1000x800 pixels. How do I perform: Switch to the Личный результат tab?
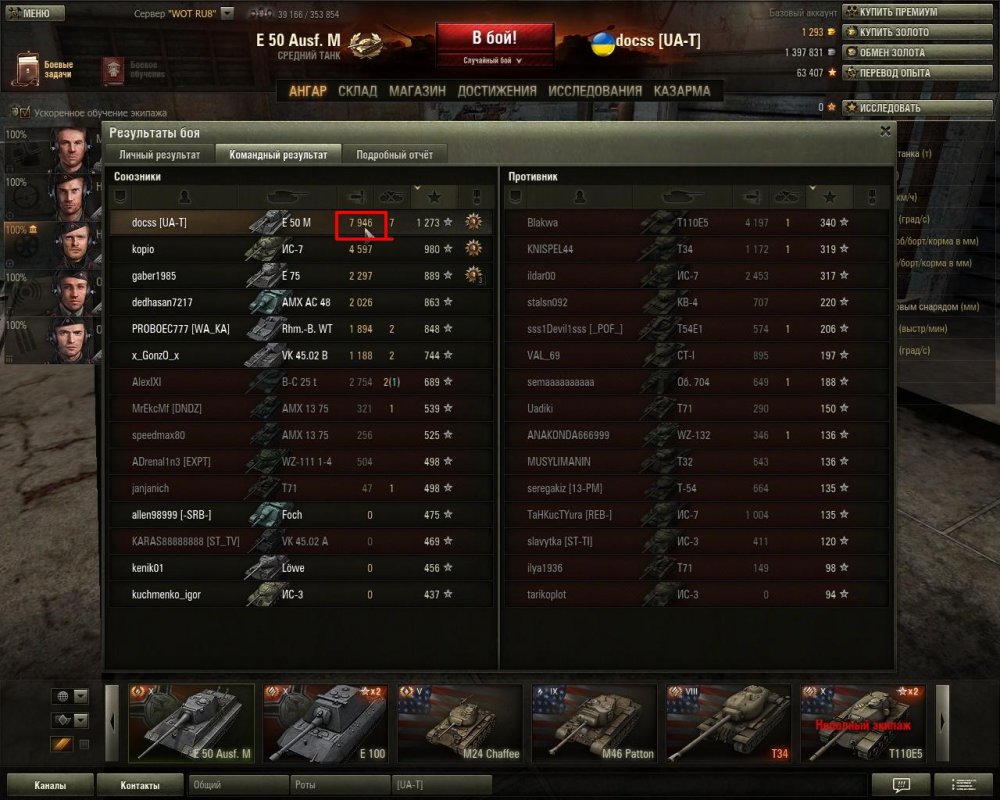tap(159, 155)
